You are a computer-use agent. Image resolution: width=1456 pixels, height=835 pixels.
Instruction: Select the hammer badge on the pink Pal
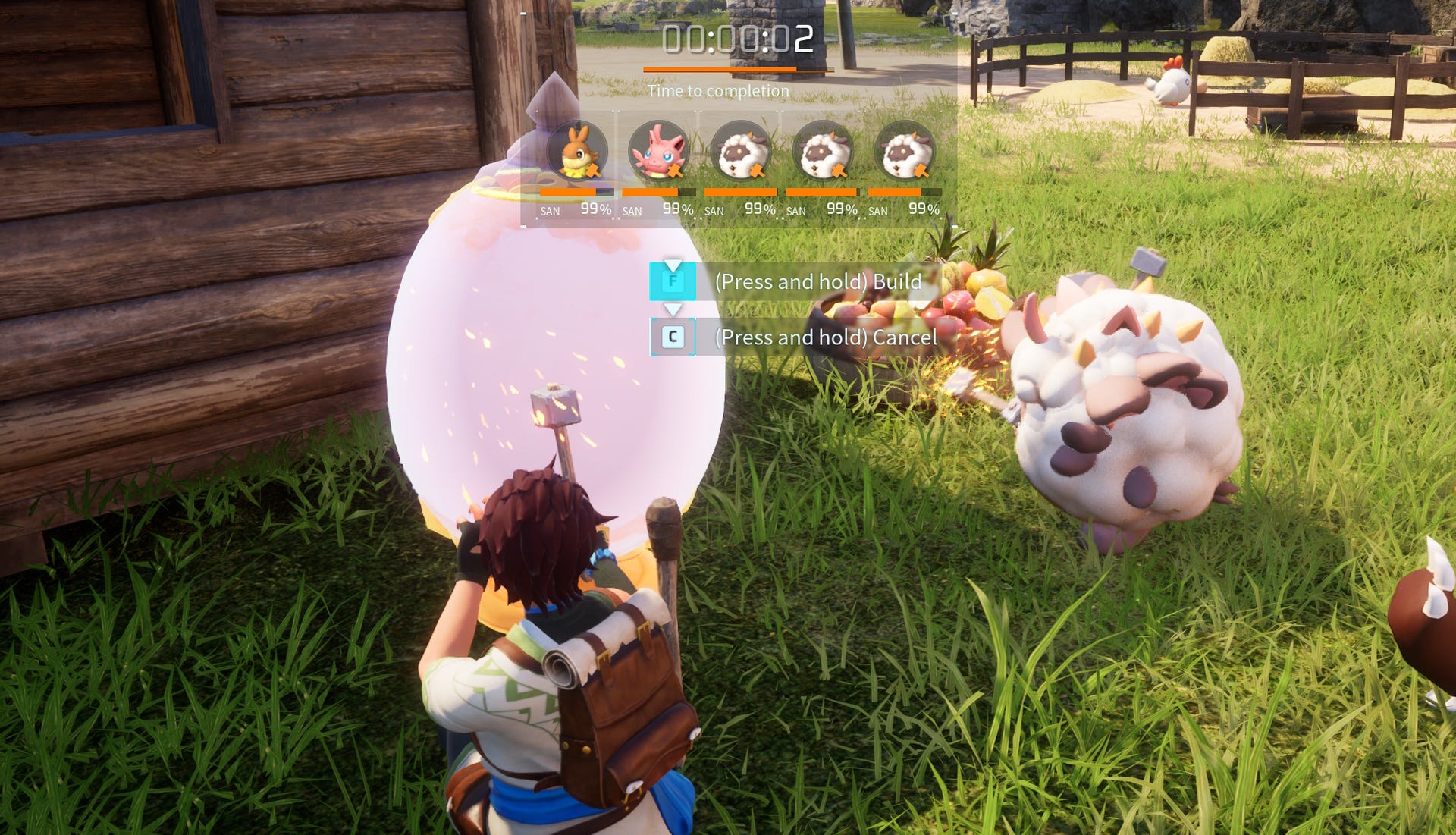click(675, 171)
